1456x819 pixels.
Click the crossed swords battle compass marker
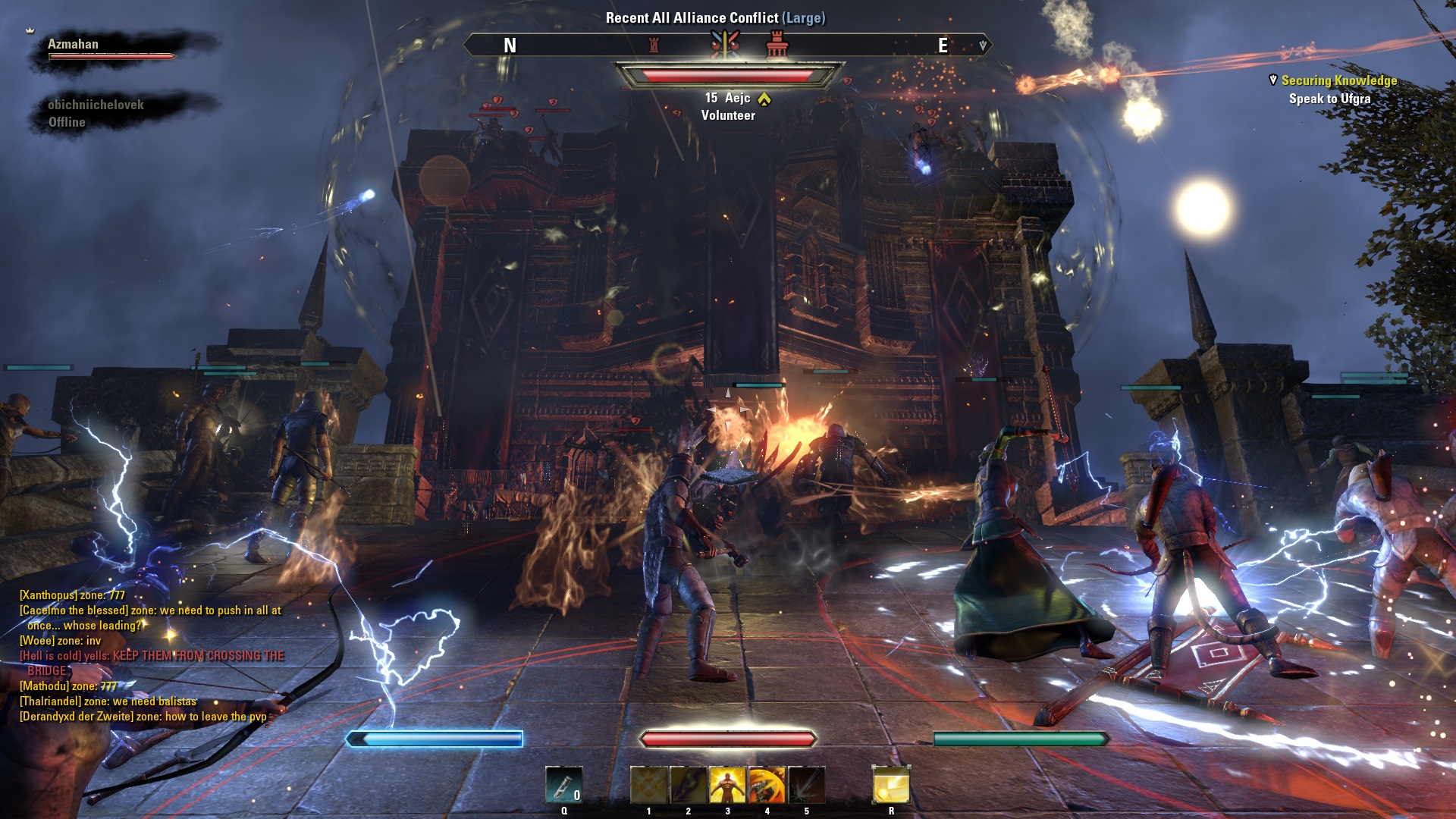pyautogui.click(x=725, y=45)
